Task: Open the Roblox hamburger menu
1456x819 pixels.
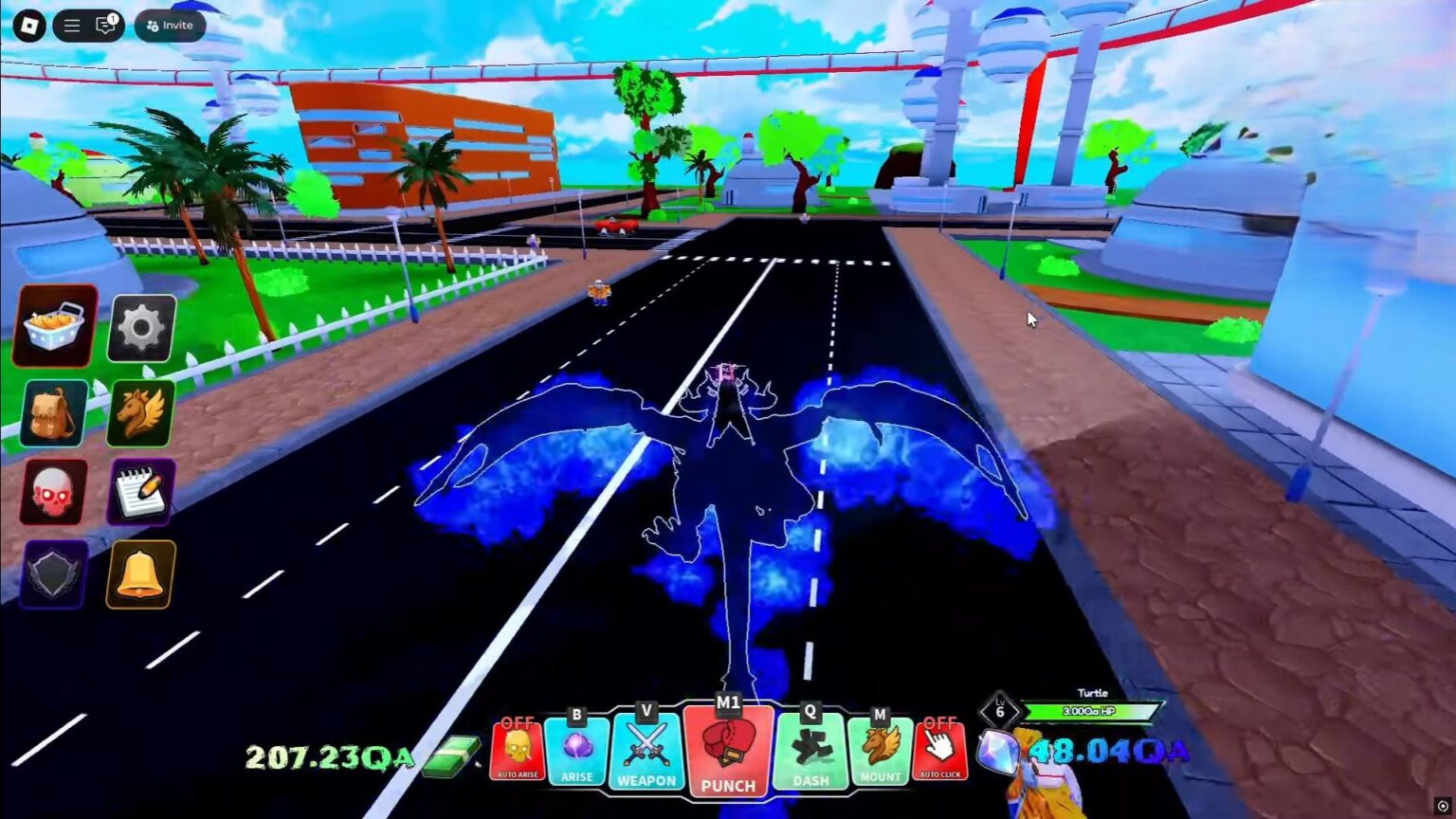Action: 71,25
